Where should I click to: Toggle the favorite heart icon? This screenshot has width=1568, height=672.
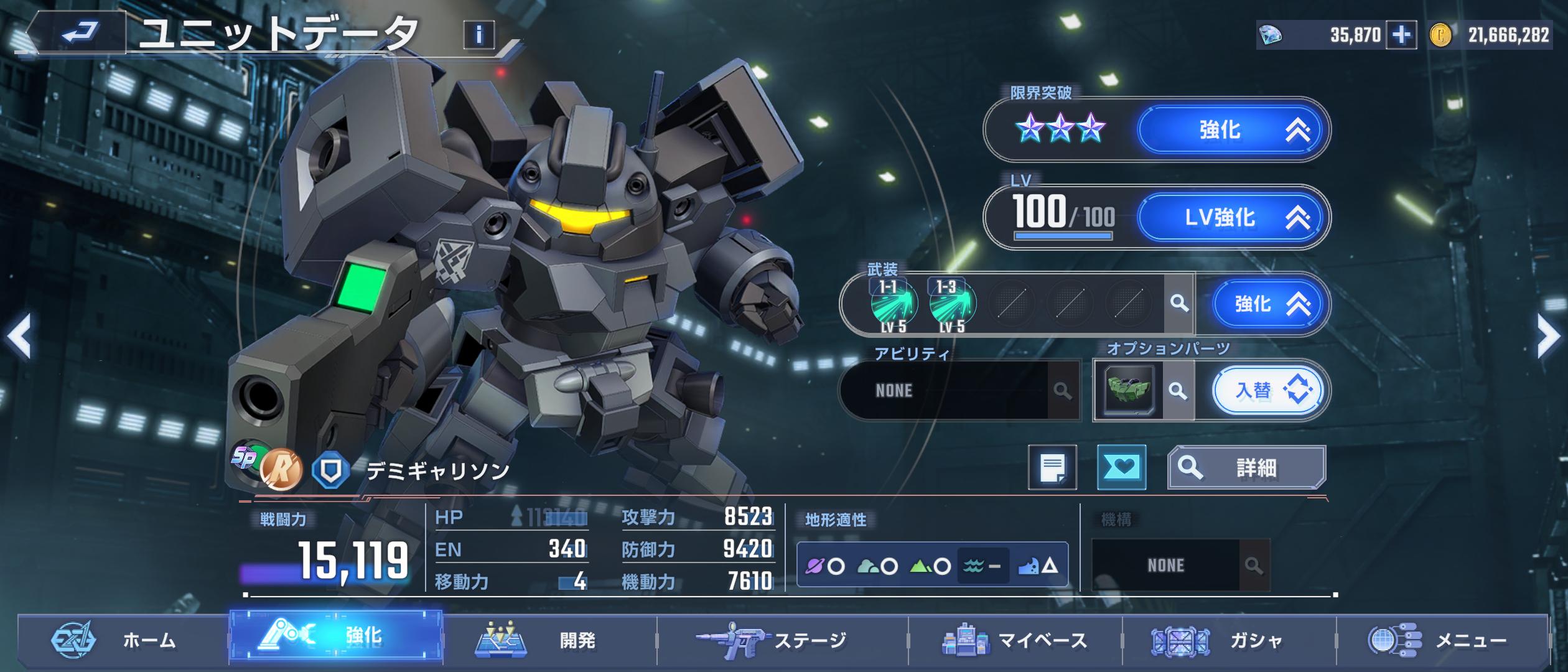(1121, 467)
